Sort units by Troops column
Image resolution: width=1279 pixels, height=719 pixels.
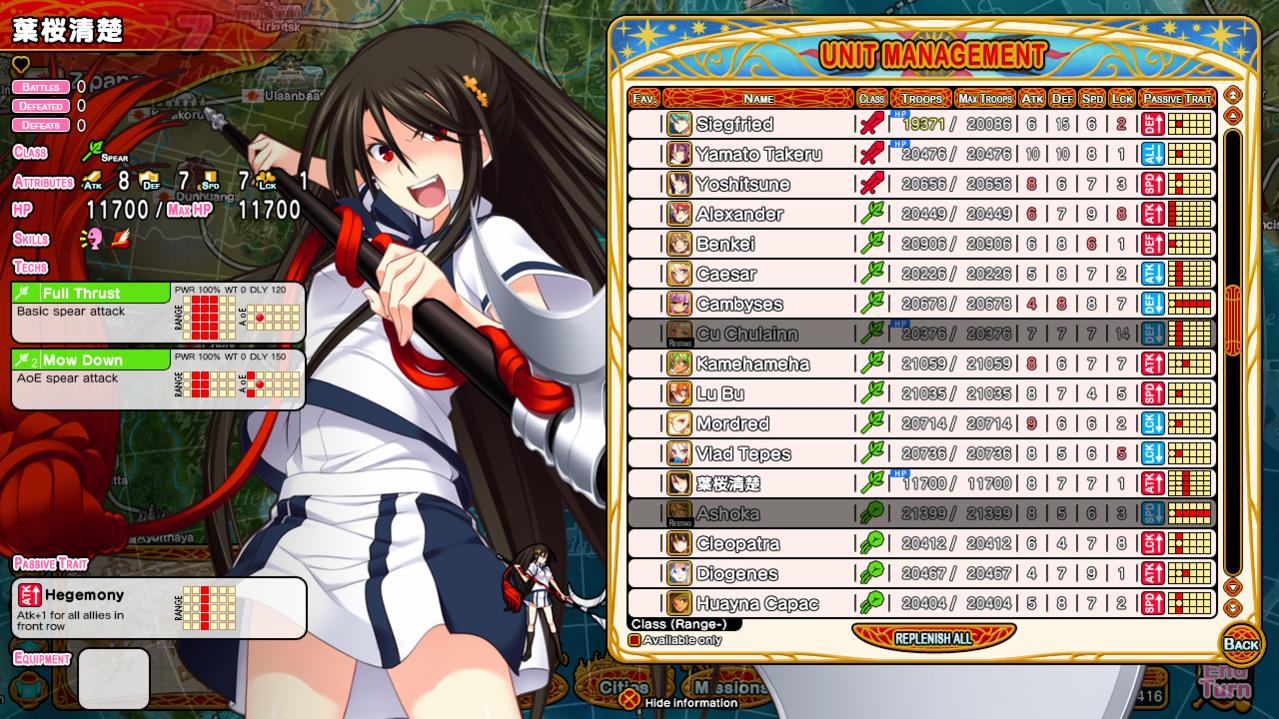pos(921,98)
